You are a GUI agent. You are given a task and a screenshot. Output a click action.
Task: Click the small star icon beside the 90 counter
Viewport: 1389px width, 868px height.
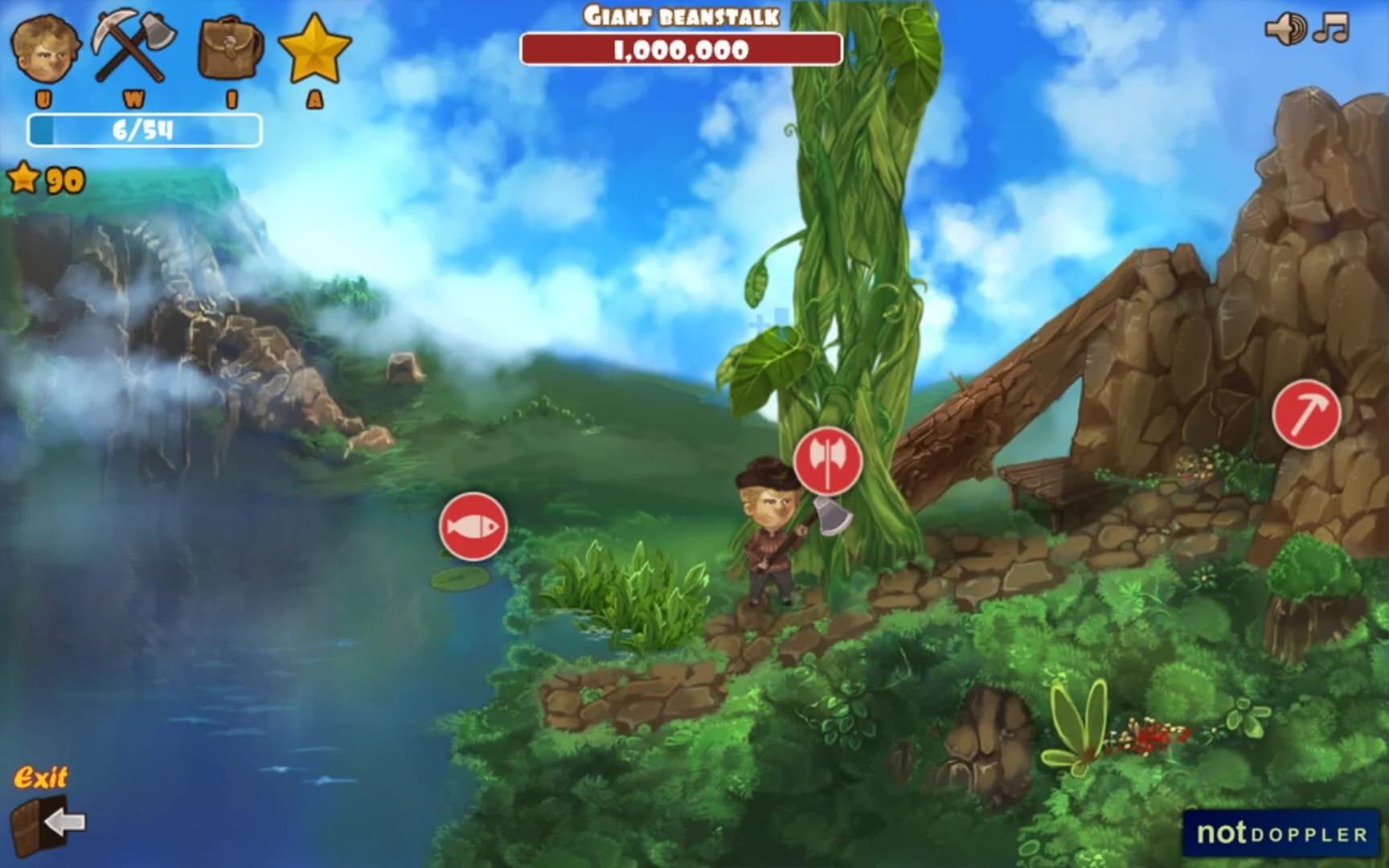[25, 178]
